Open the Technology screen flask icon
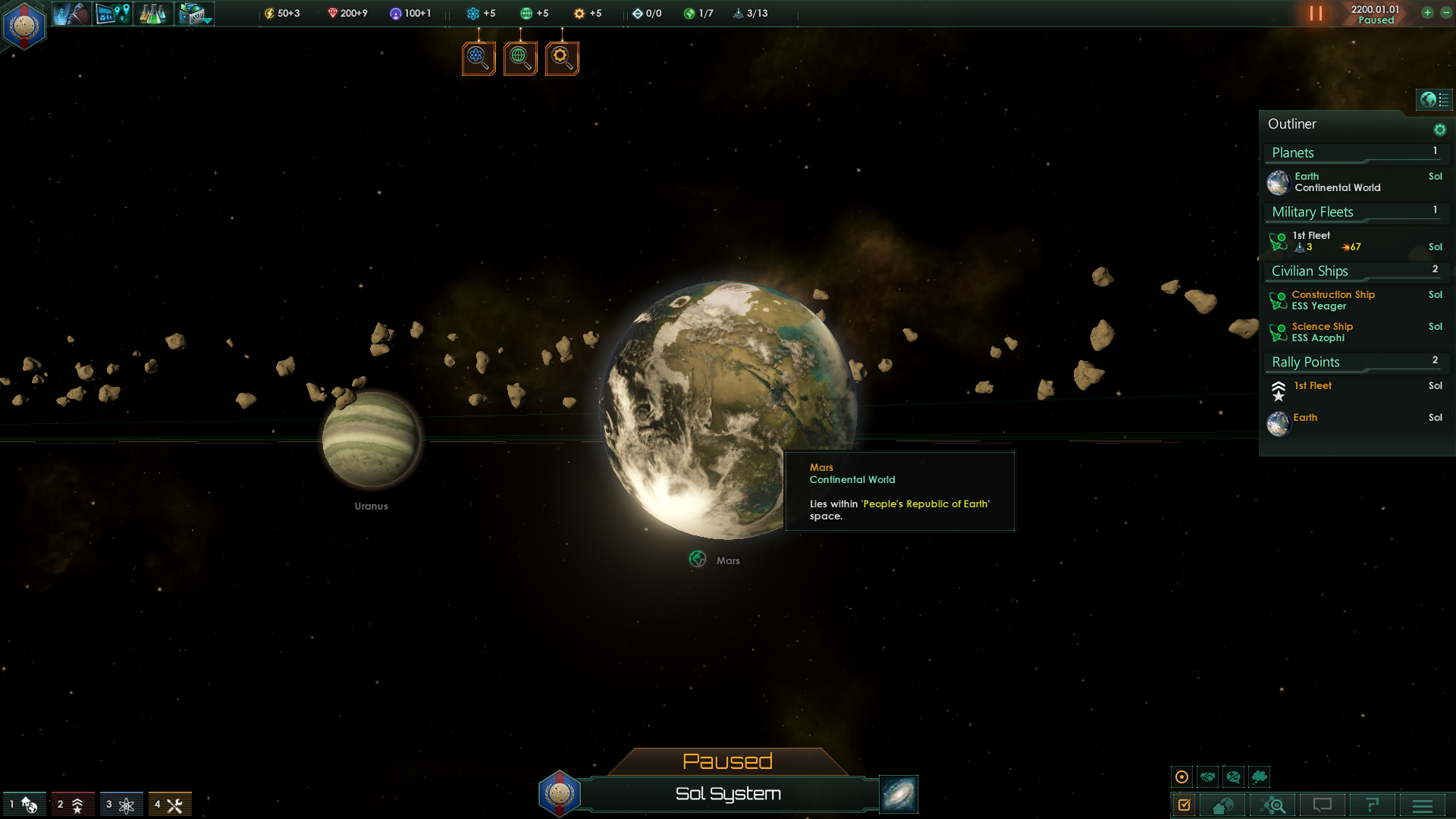 point(153,14)
